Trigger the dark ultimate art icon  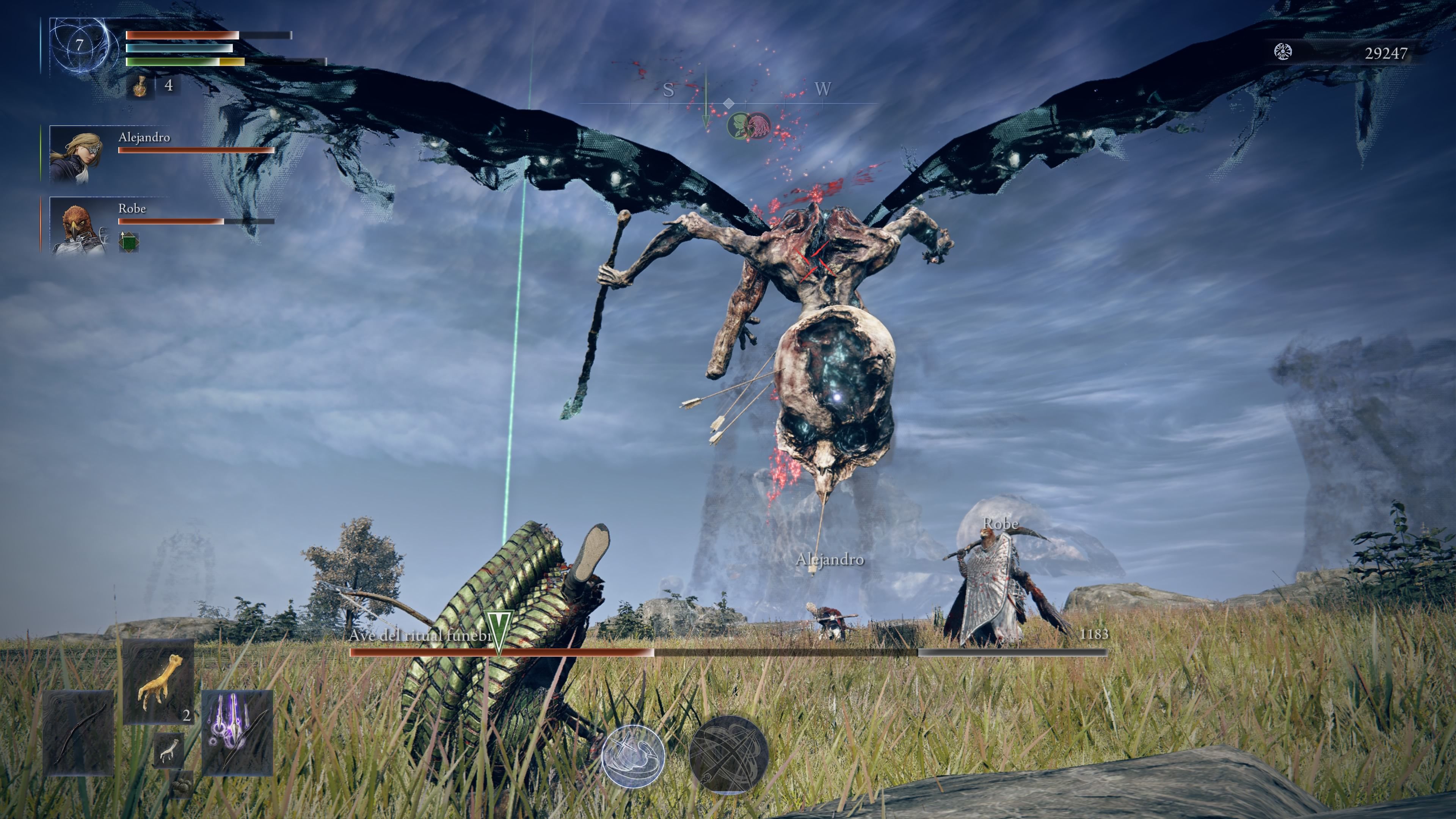tap(728, 754)
